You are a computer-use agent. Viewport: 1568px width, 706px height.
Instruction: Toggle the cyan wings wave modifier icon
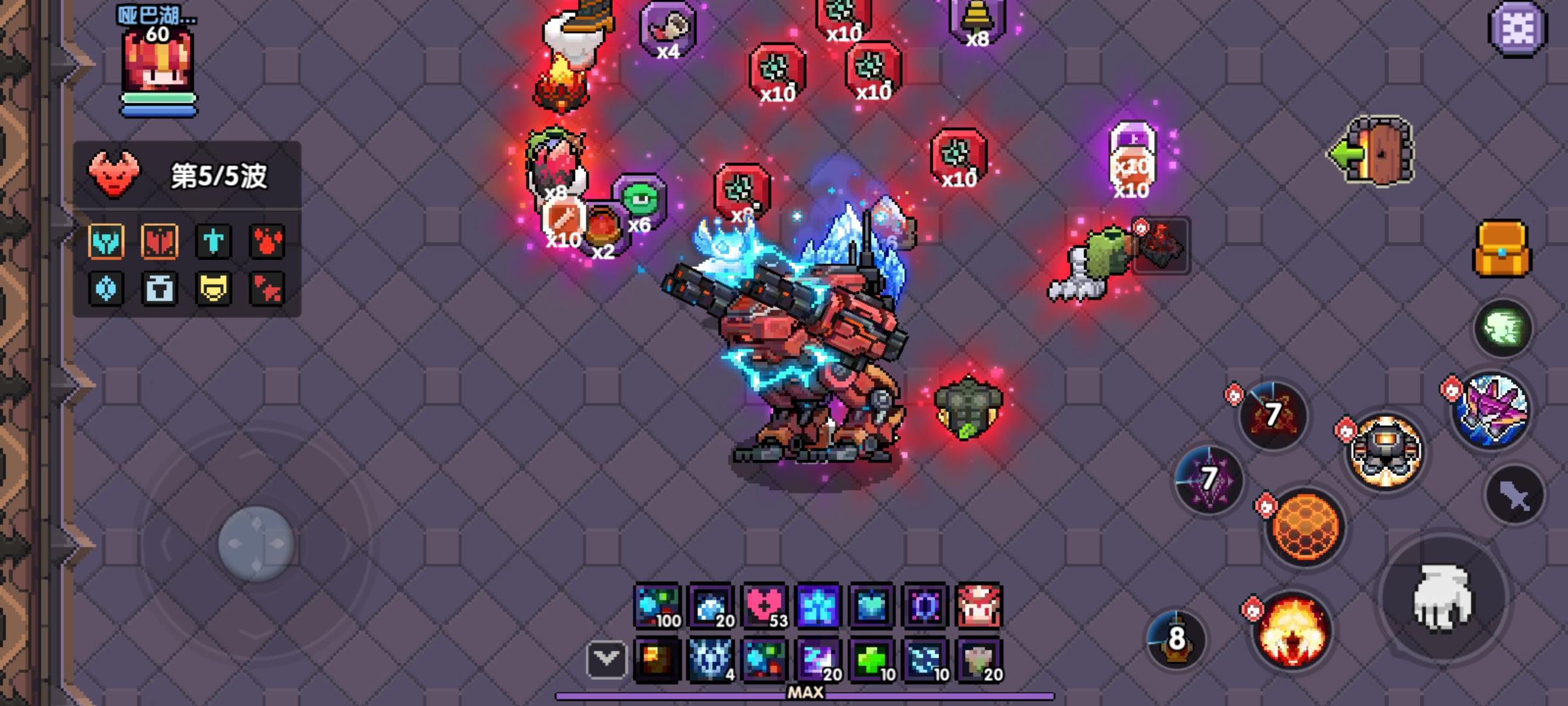[108, 241]
